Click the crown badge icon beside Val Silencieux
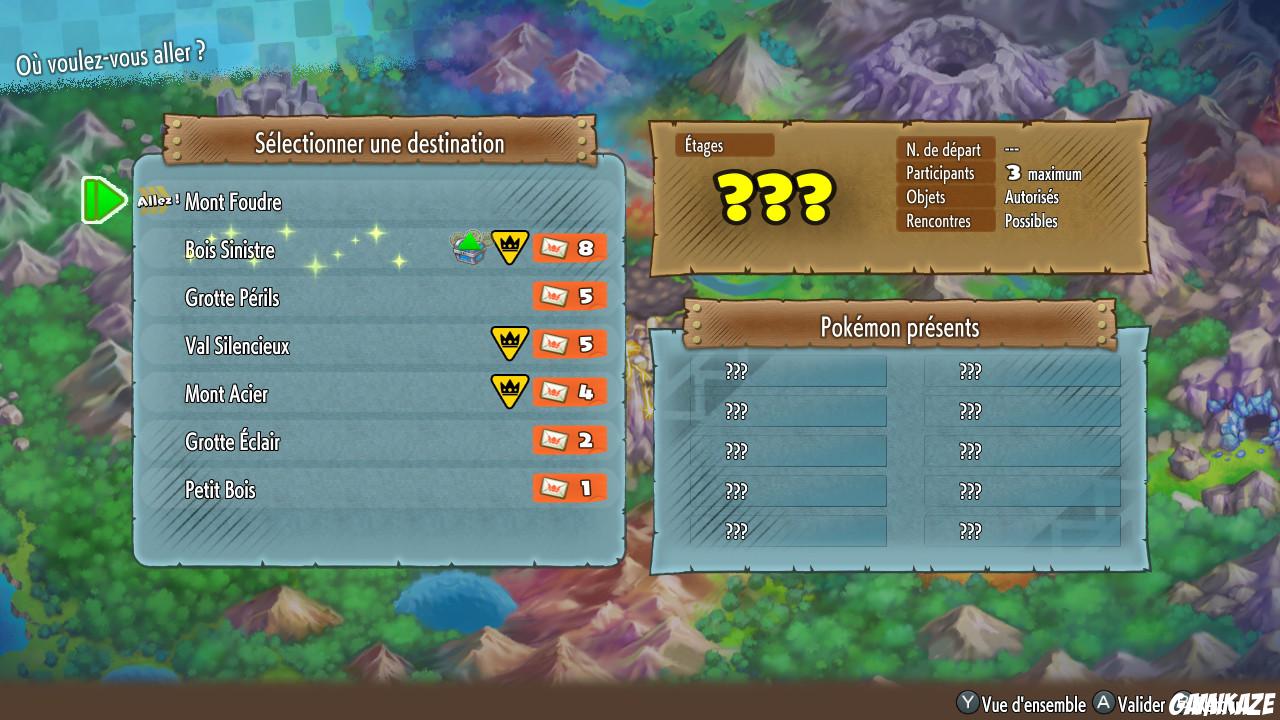This screenshot has width=1280, height=720. tap(508, 341)
